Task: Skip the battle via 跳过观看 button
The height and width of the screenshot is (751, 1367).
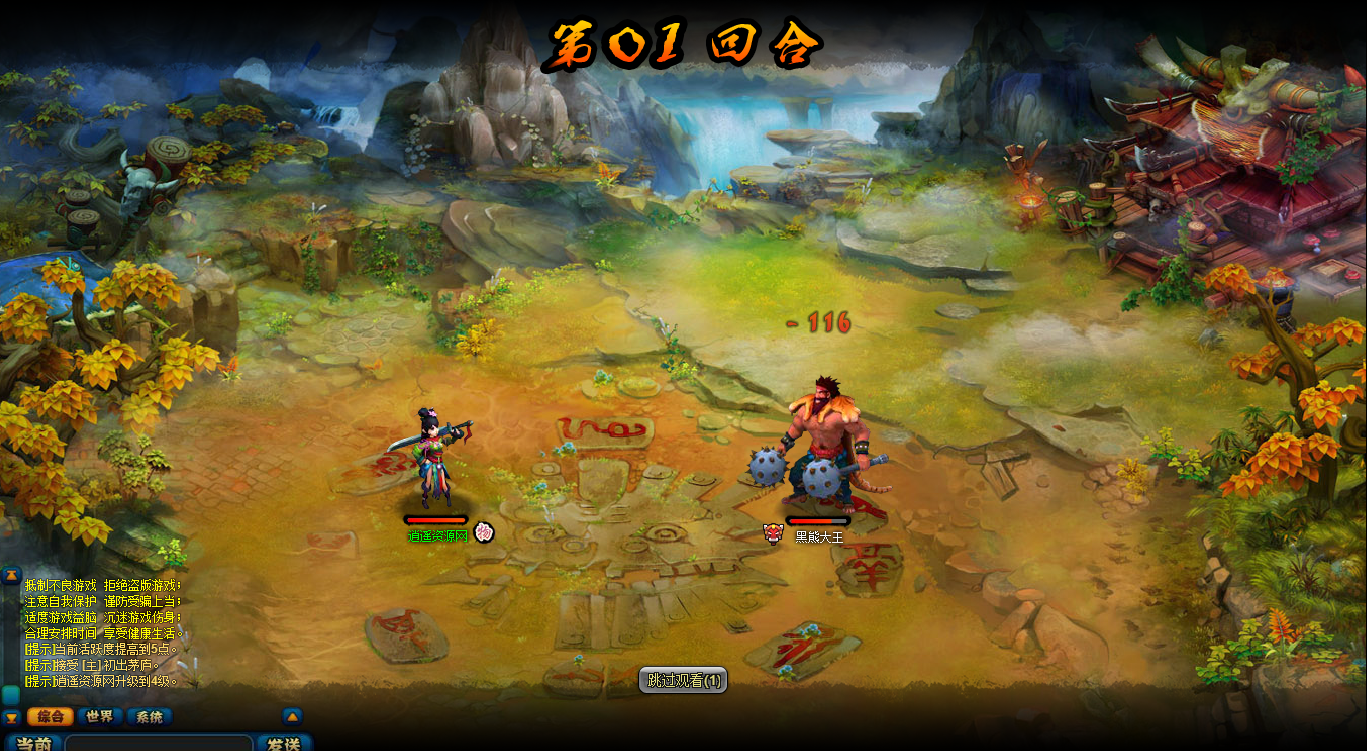Action: pos(683,681)
